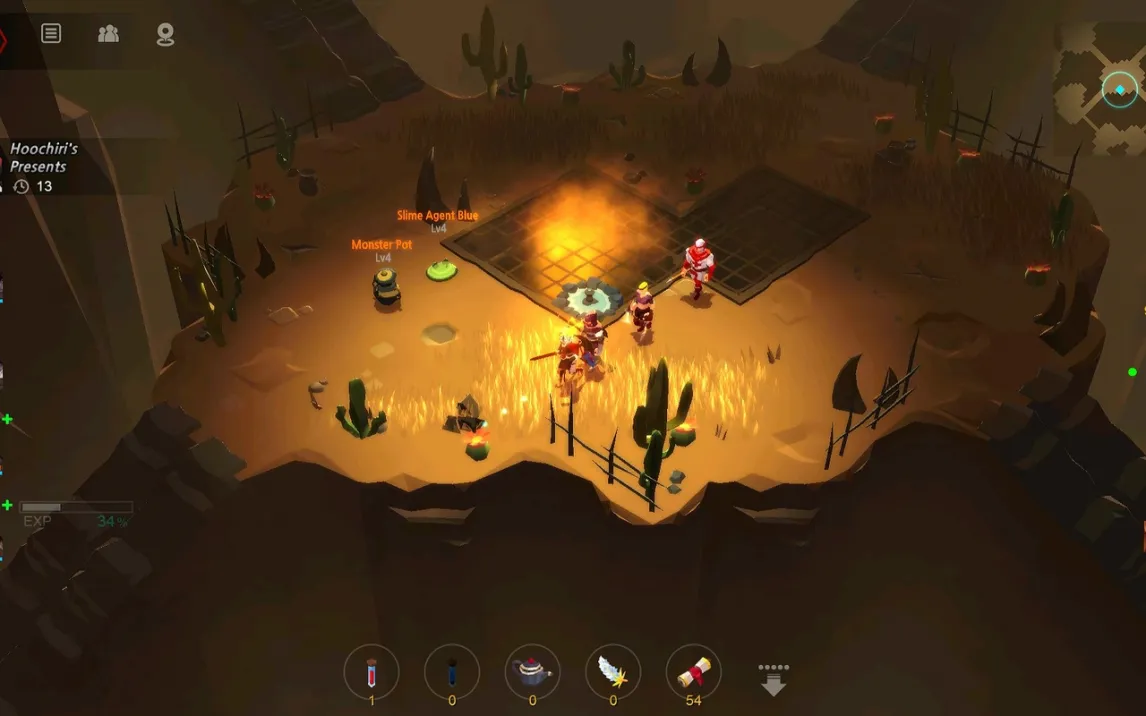This screenshot has width=1146, height=716.
Task: Select the blue potion slot
Action: [452, 672]
